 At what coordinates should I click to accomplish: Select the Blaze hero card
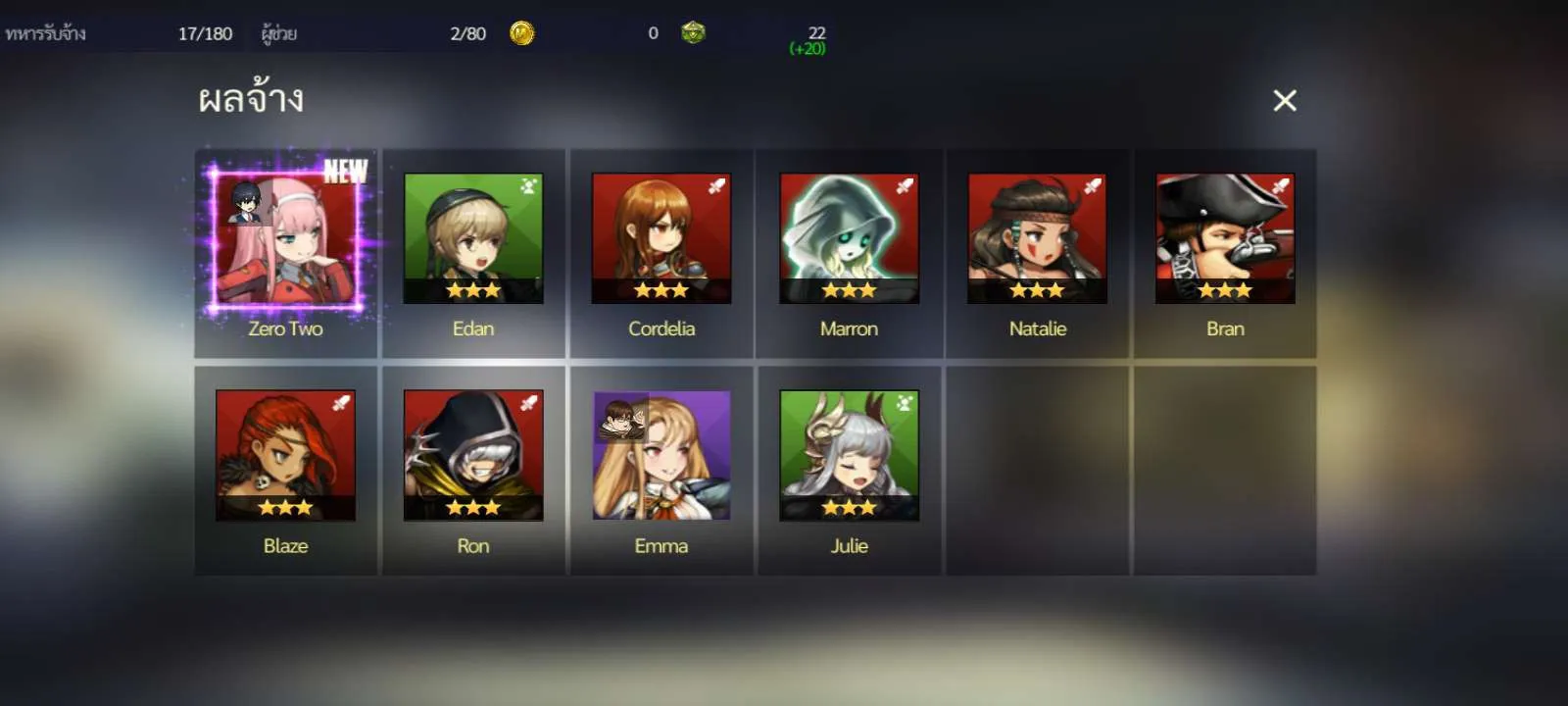[285, 456]
